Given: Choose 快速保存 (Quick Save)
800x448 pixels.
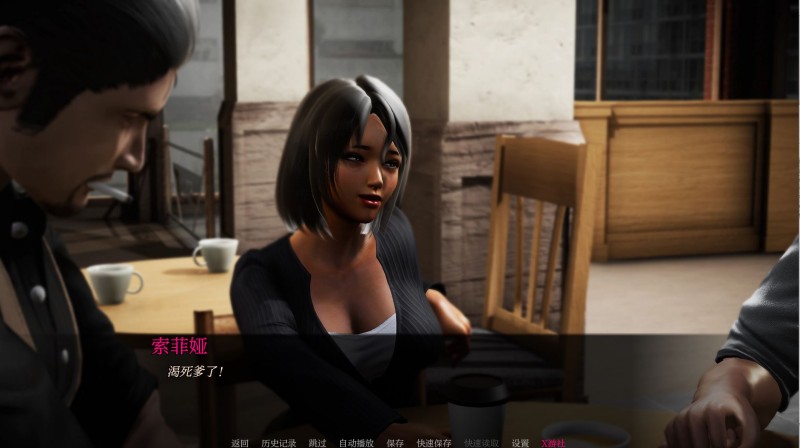Looking at the screenshot, I should (x=434, y=442).
